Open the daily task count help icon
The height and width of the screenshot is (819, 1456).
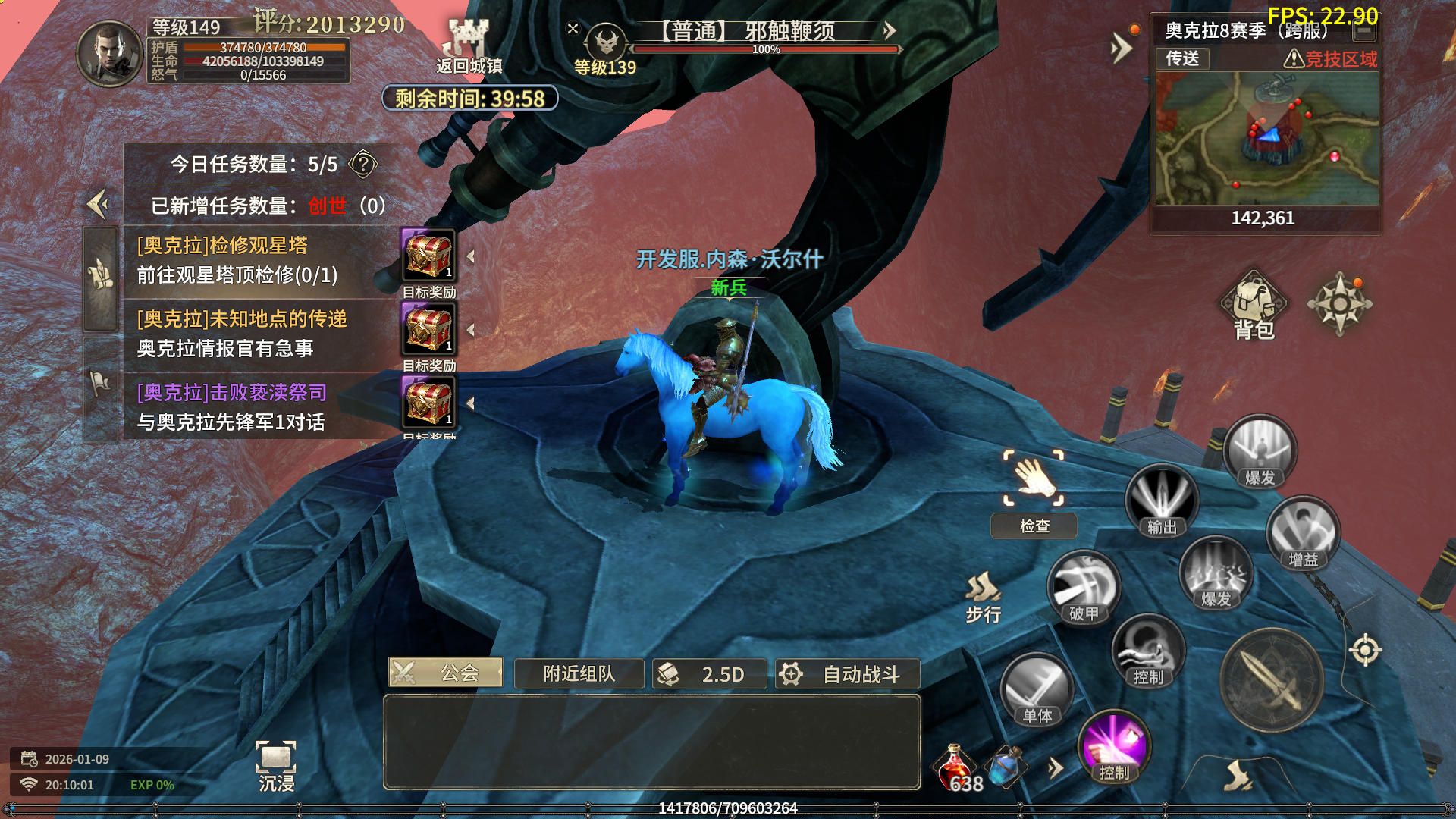click(x=363, y=164)
